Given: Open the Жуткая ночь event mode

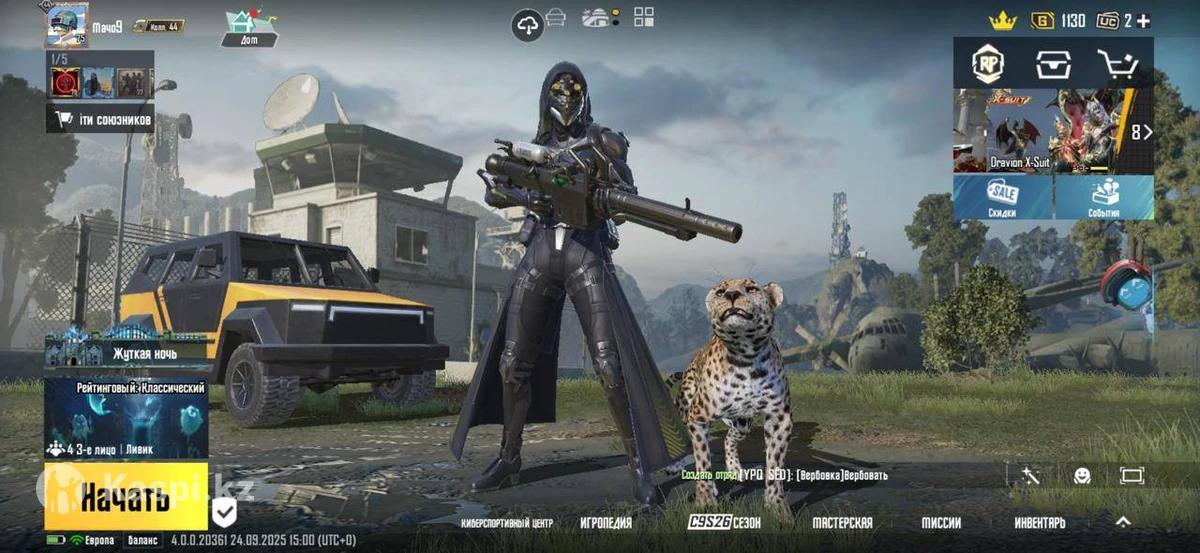Looking at the screenshot, I should pos(126,348).
